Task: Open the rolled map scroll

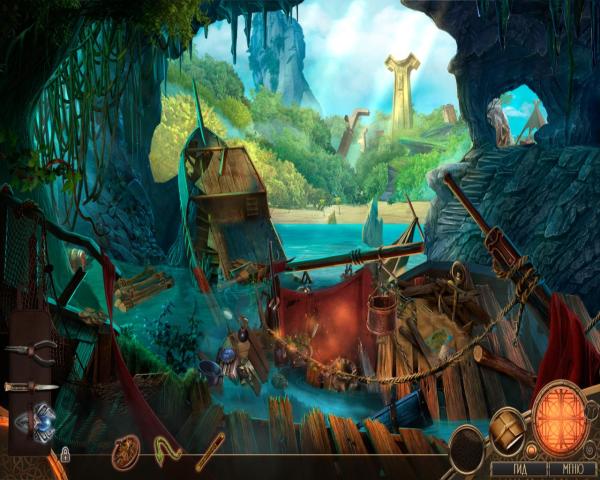Action: tap(508, 429)
